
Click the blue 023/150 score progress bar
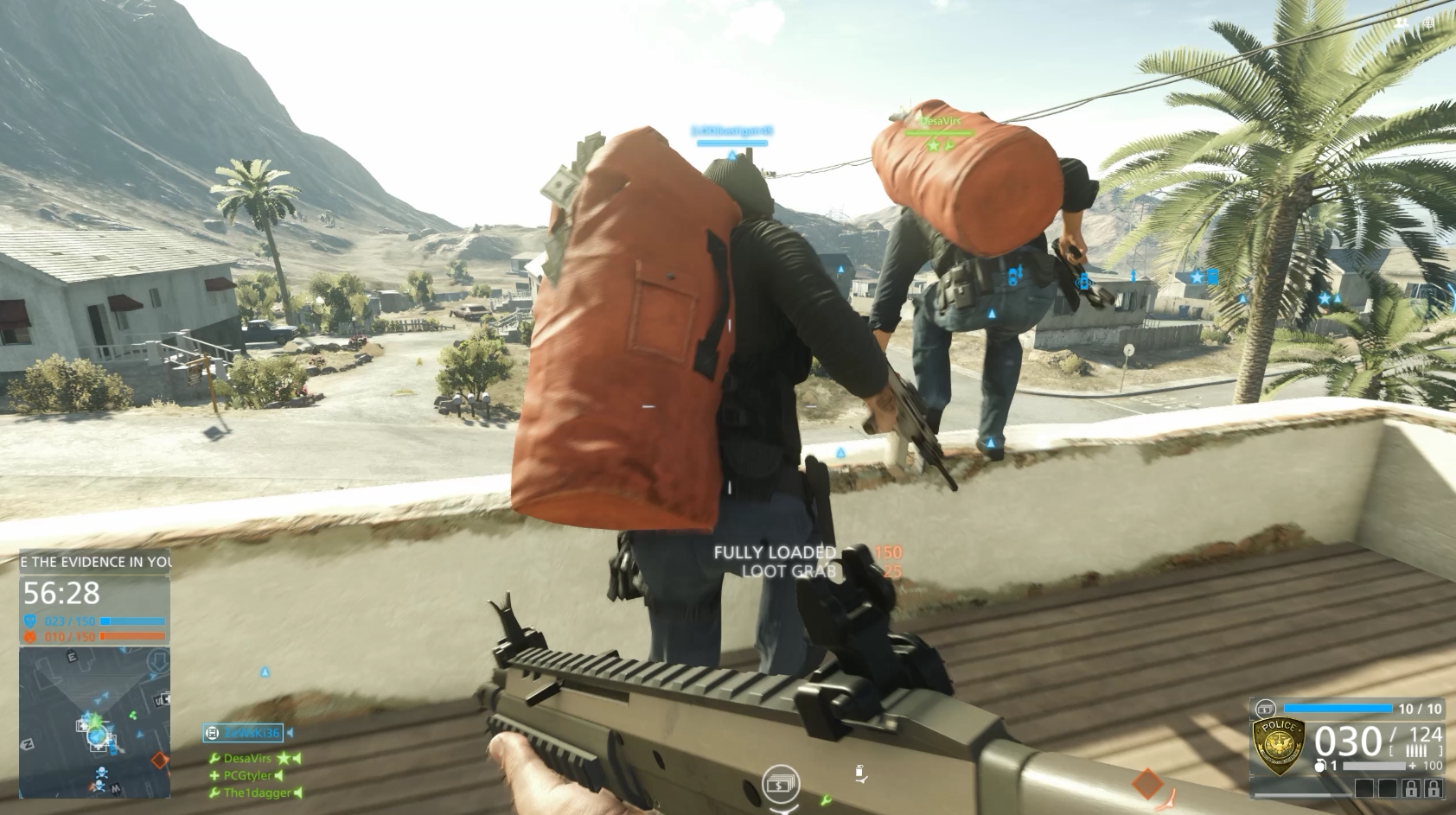point(131,621)
